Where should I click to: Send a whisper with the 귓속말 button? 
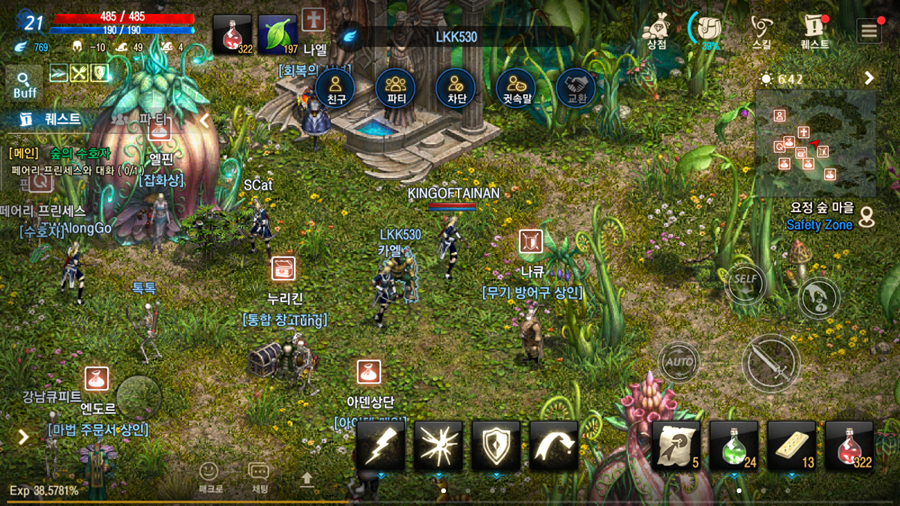tap(516, 88)
